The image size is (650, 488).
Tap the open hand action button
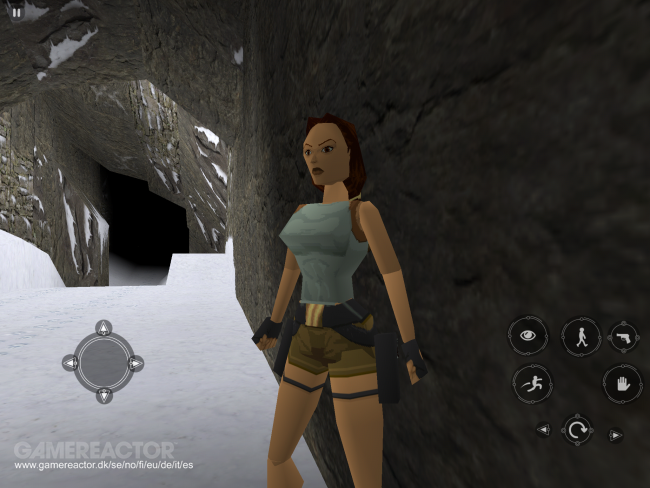(621, 383)
